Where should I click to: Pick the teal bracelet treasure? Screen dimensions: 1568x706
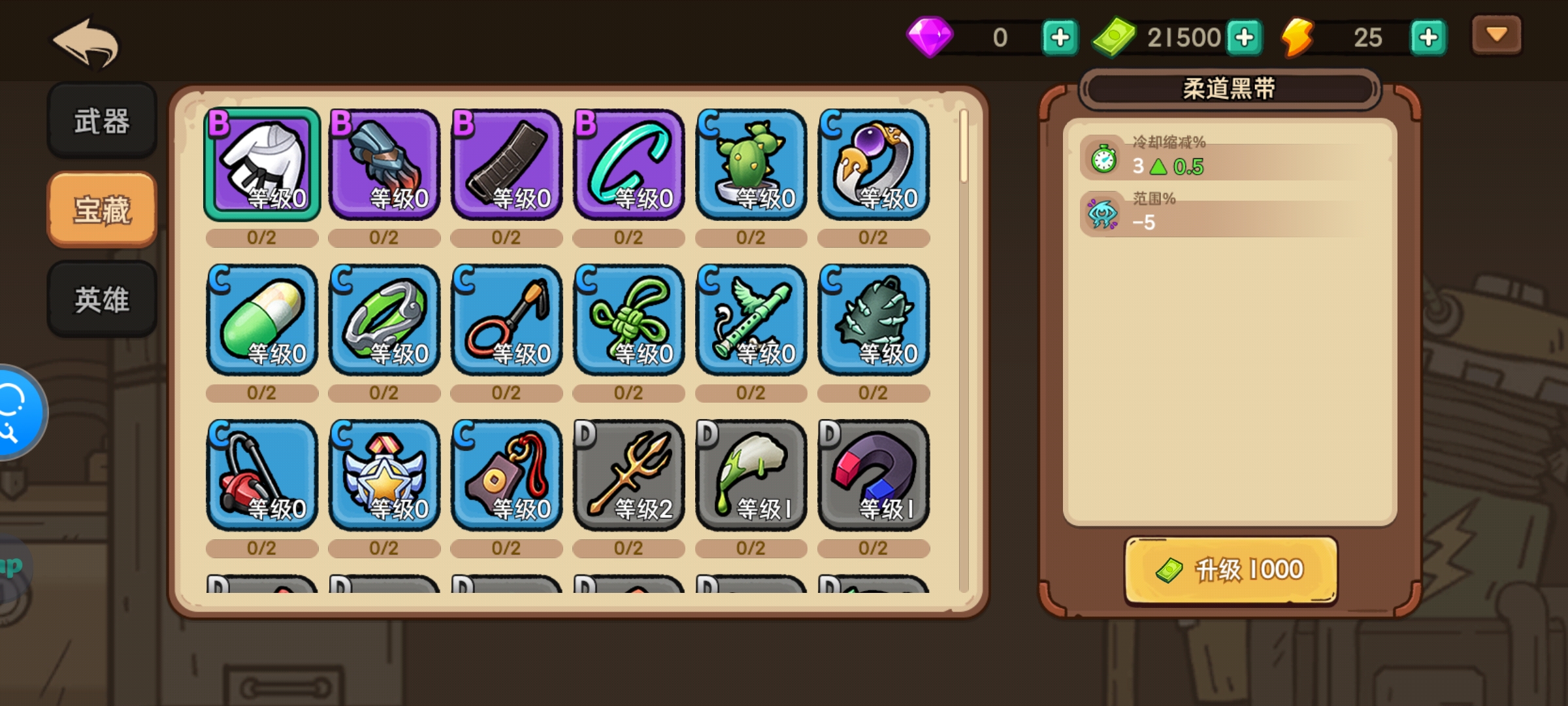click(x=629, y=164)
